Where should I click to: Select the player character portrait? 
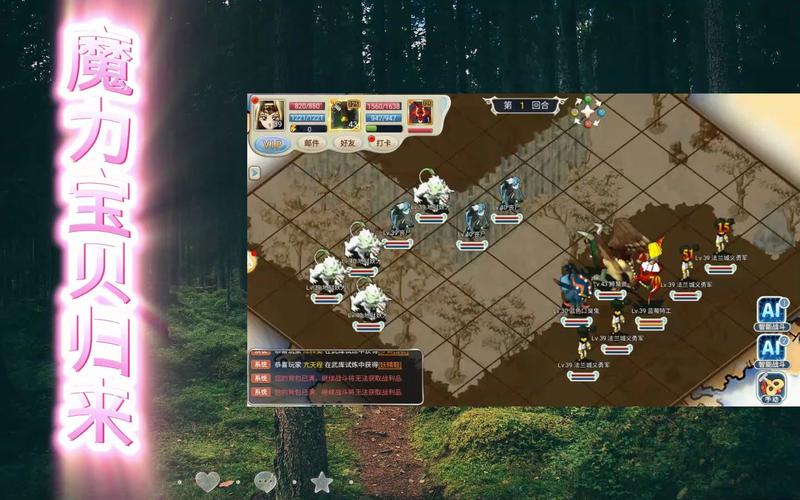click(269, 115)
